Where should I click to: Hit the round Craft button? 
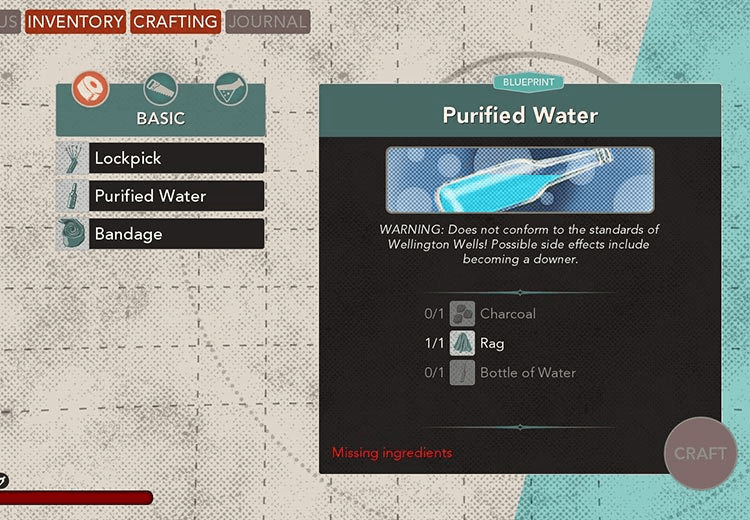700,453
